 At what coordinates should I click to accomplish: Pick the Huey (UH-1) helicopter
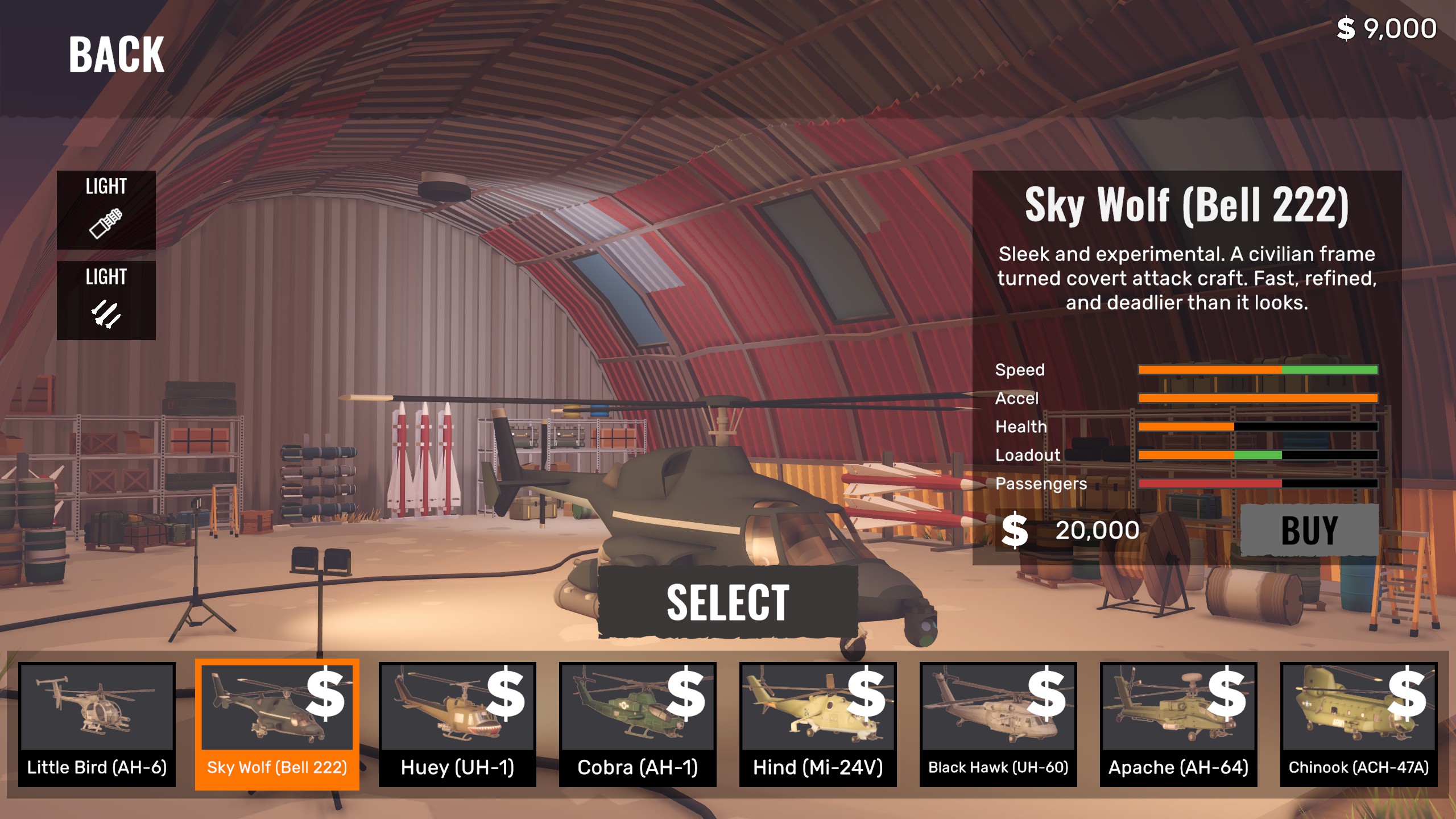pyautogui.click(x=457, y=724)
